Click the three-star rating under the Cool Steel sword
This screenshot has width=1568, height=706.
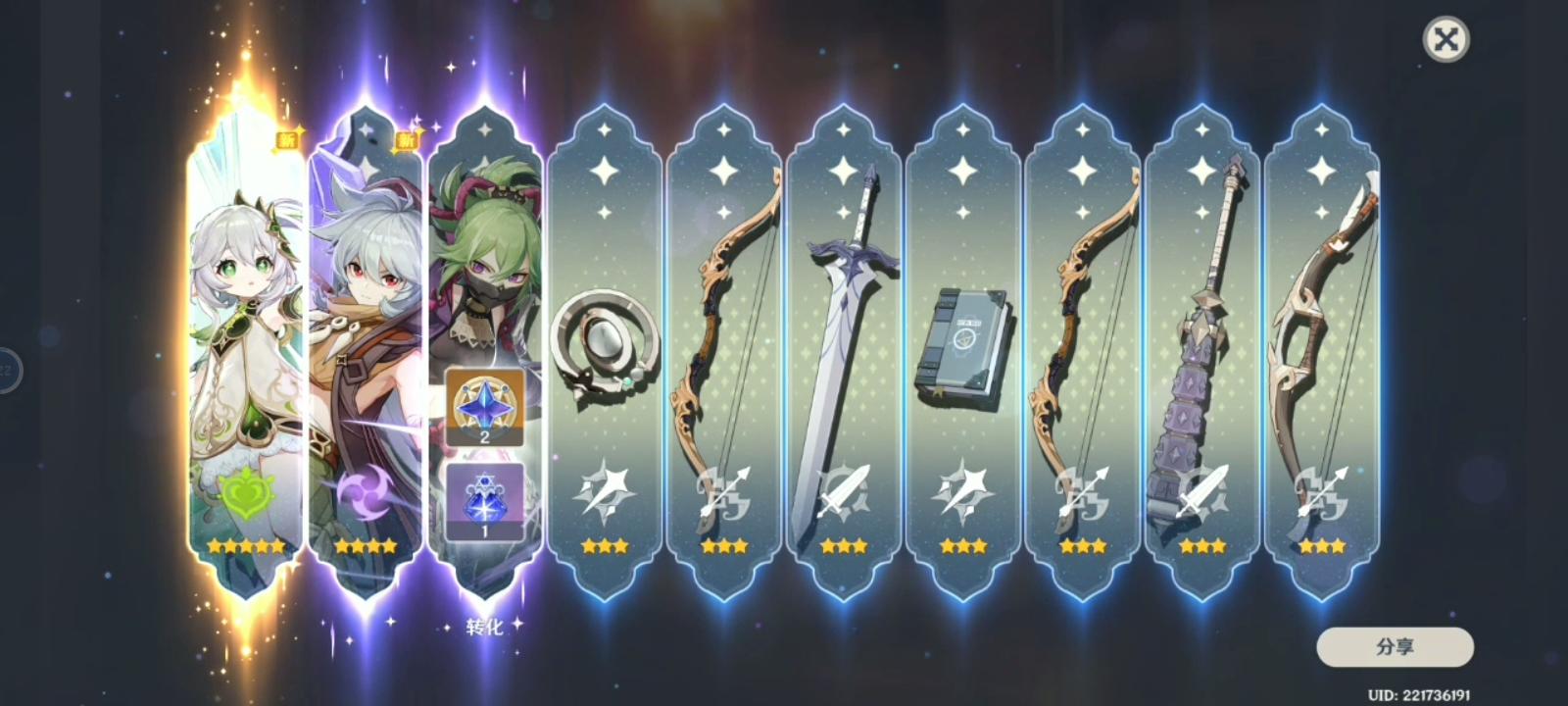(845, 546)
